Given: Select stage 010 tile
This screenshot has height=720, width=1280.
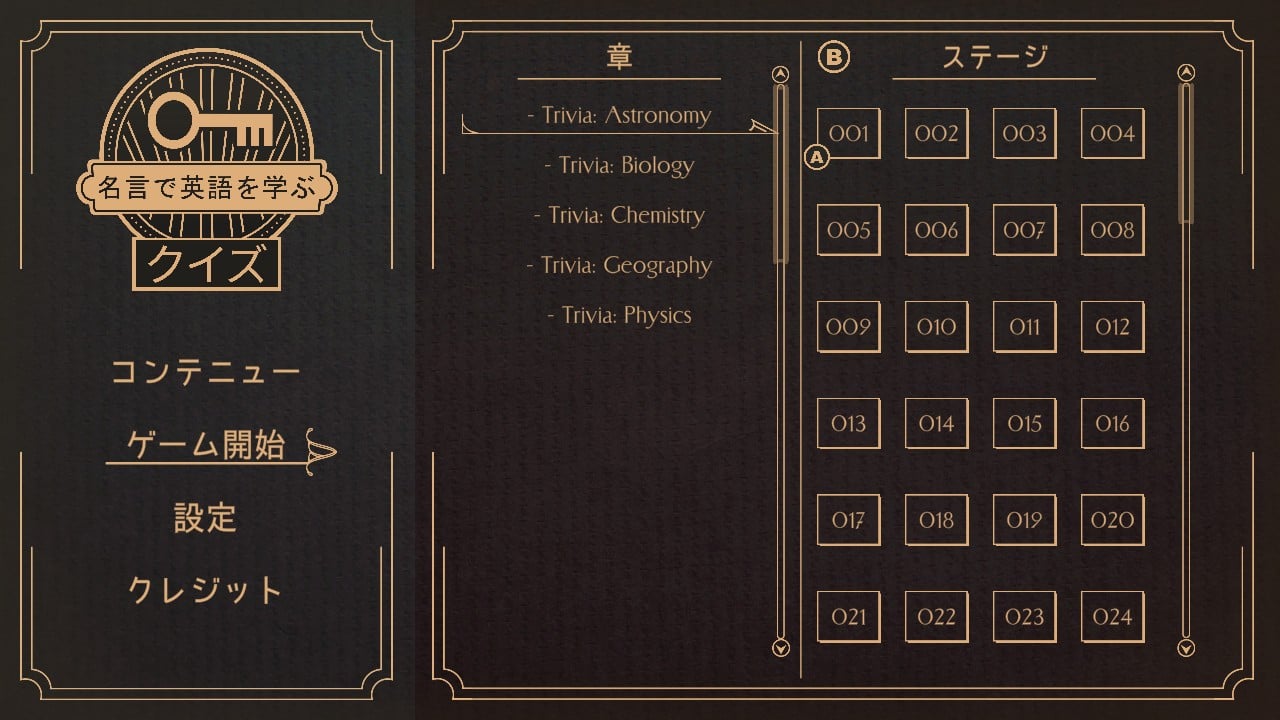Looking at the screenshot, I should pos(936,327).
